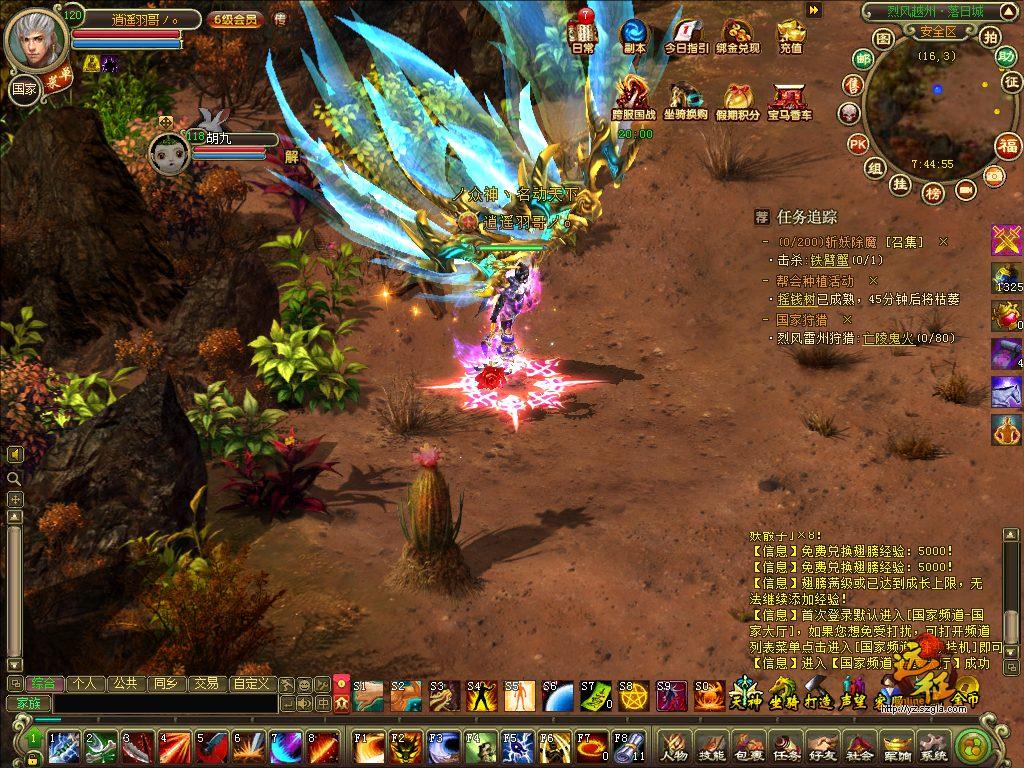Open the 副本 dungeon menu
1024x768 pixels.
click(634, 35)
